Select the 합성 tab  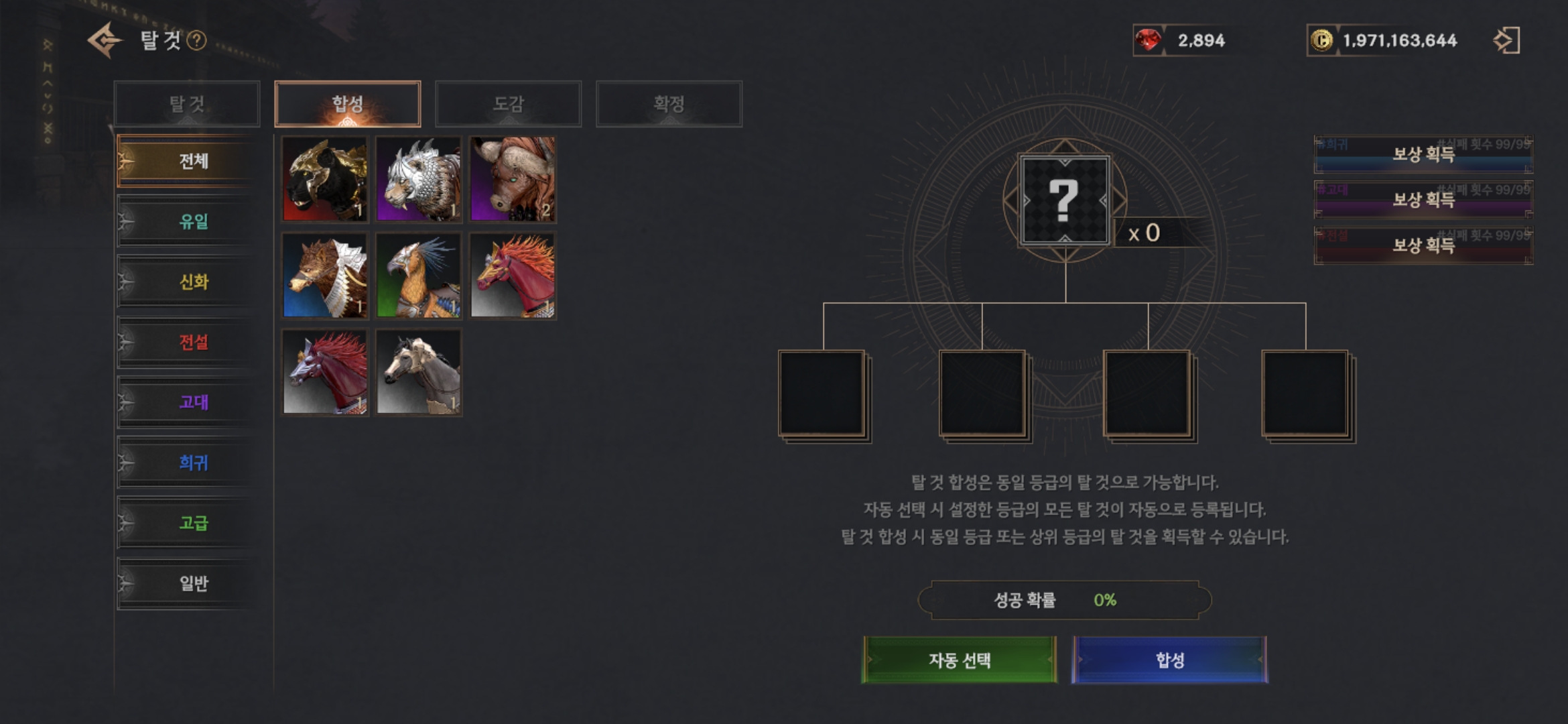[347, 104]
